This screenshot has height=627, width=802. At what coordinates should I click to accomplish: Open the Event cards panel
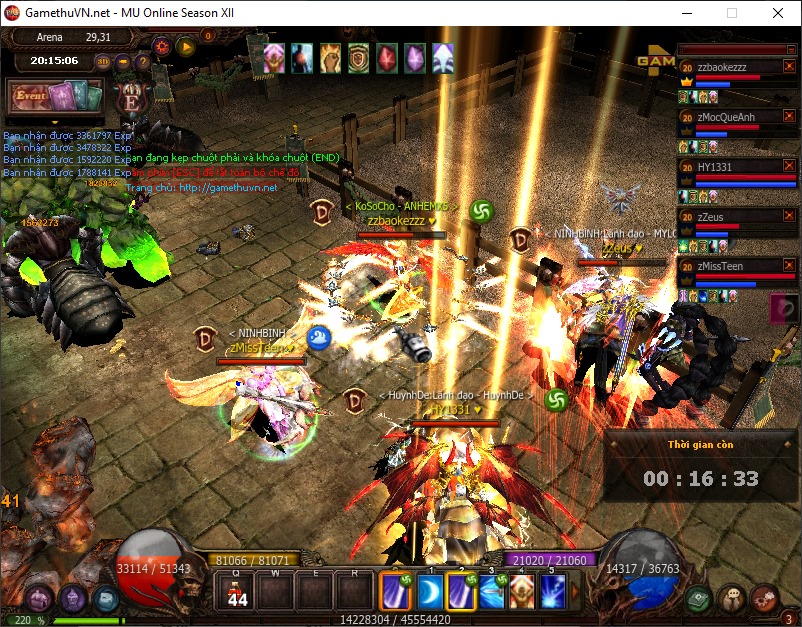tap(56, 98)
